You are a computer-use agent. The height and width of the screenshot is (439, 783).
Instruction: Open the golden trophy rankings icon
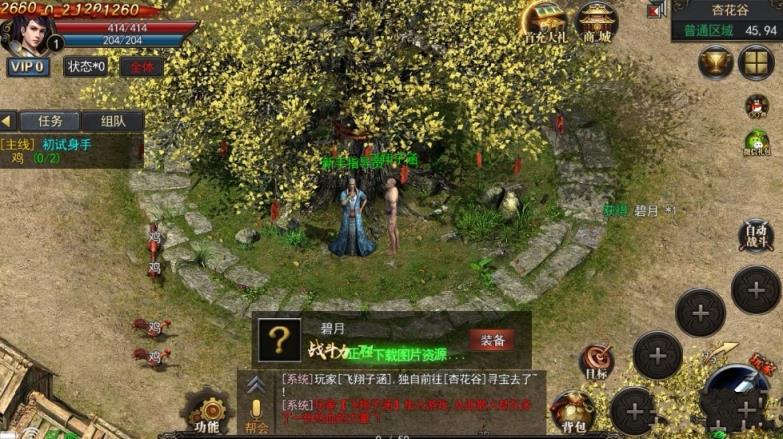point(715,63)
